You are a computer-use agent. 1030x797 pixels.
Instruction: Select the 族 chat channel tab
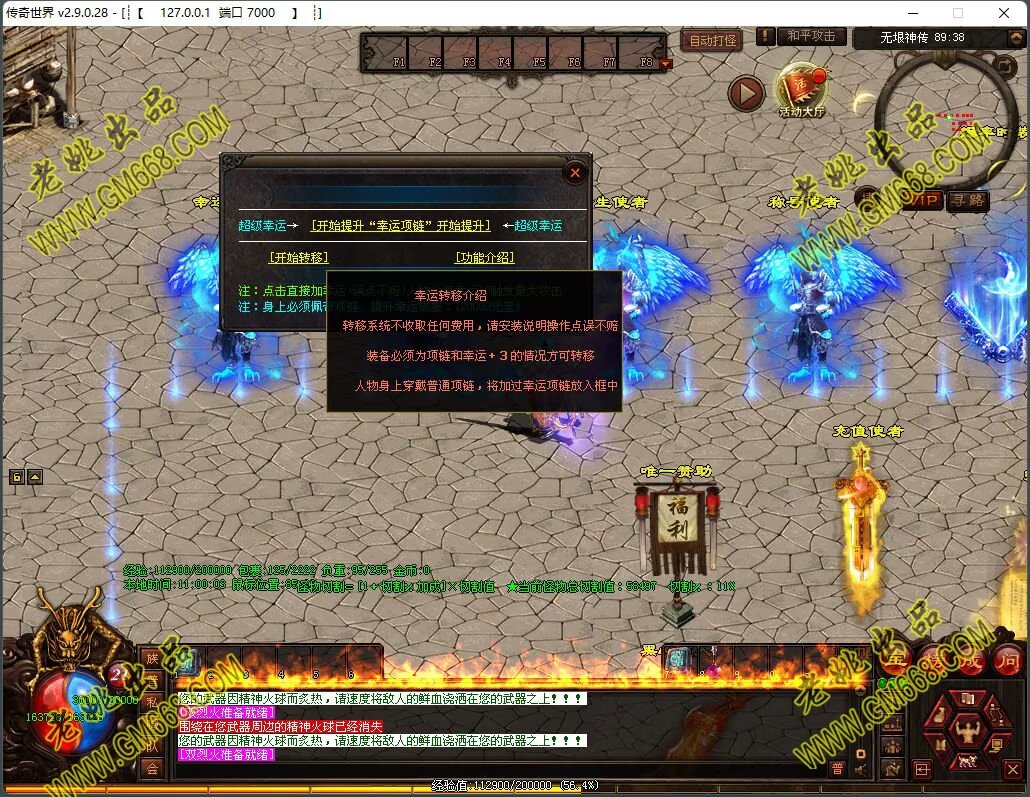[x=151, y=657]
